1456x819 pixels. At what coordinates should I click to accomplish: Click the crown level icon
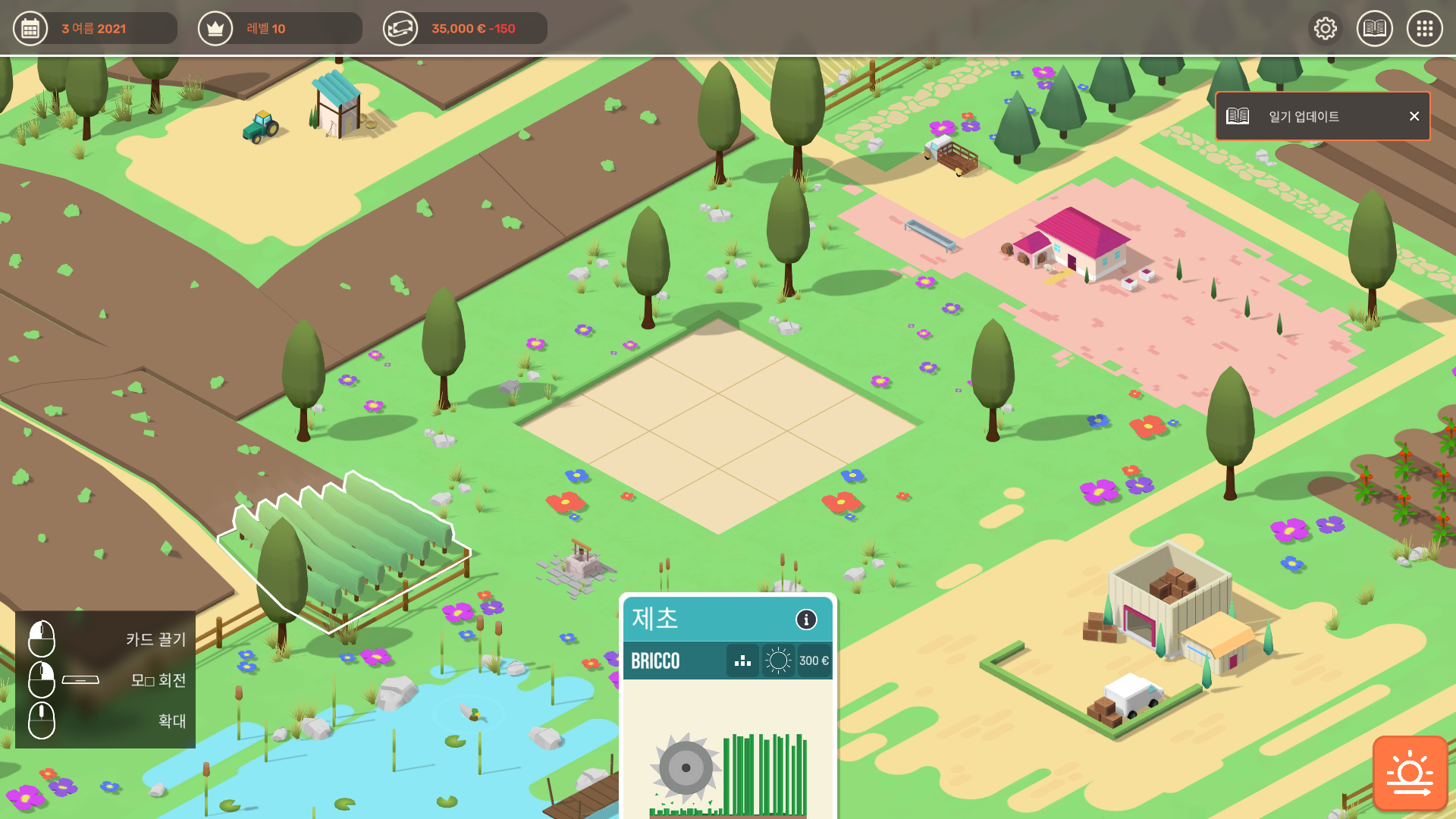(215, 28)
